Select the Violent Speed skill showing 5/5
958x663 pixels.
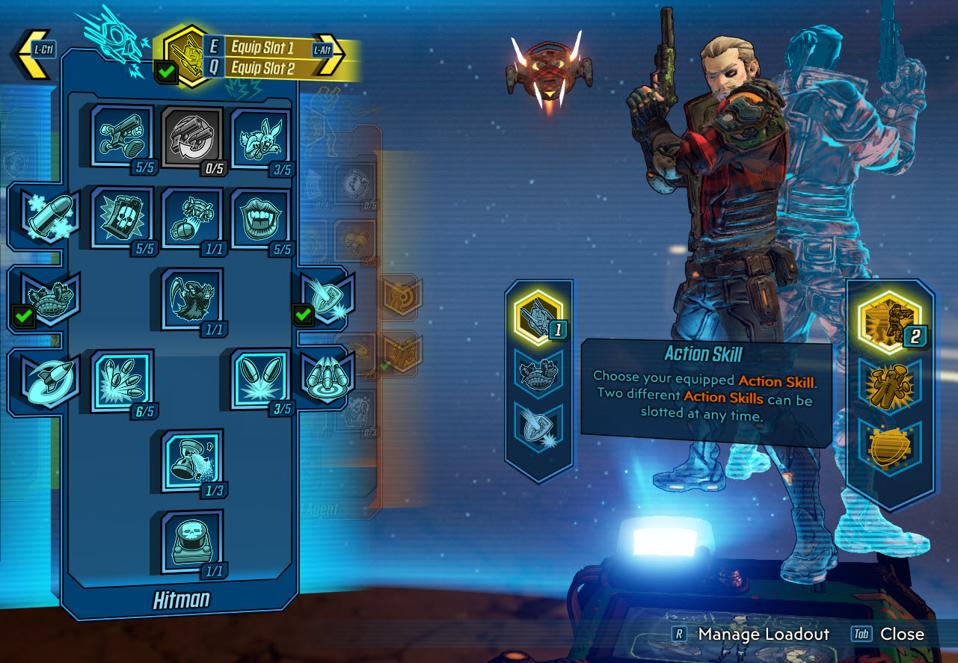point(123,137)
